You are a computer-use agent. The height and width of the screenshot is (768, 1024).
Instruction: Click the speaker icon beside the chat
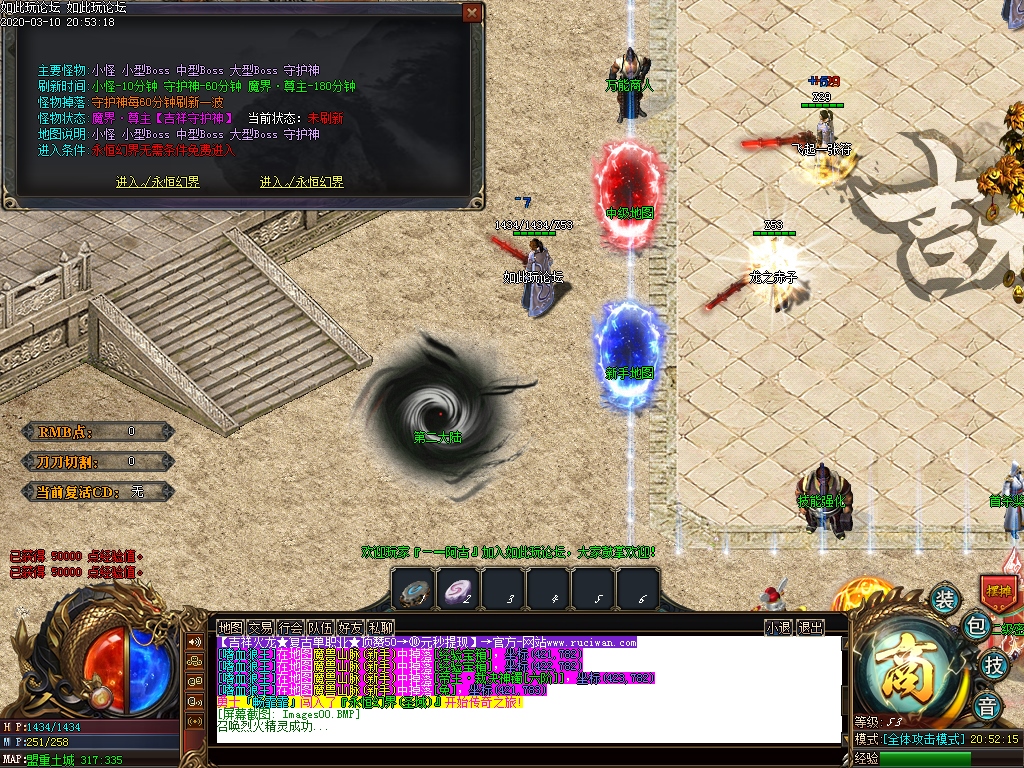(x=195, y=641)
